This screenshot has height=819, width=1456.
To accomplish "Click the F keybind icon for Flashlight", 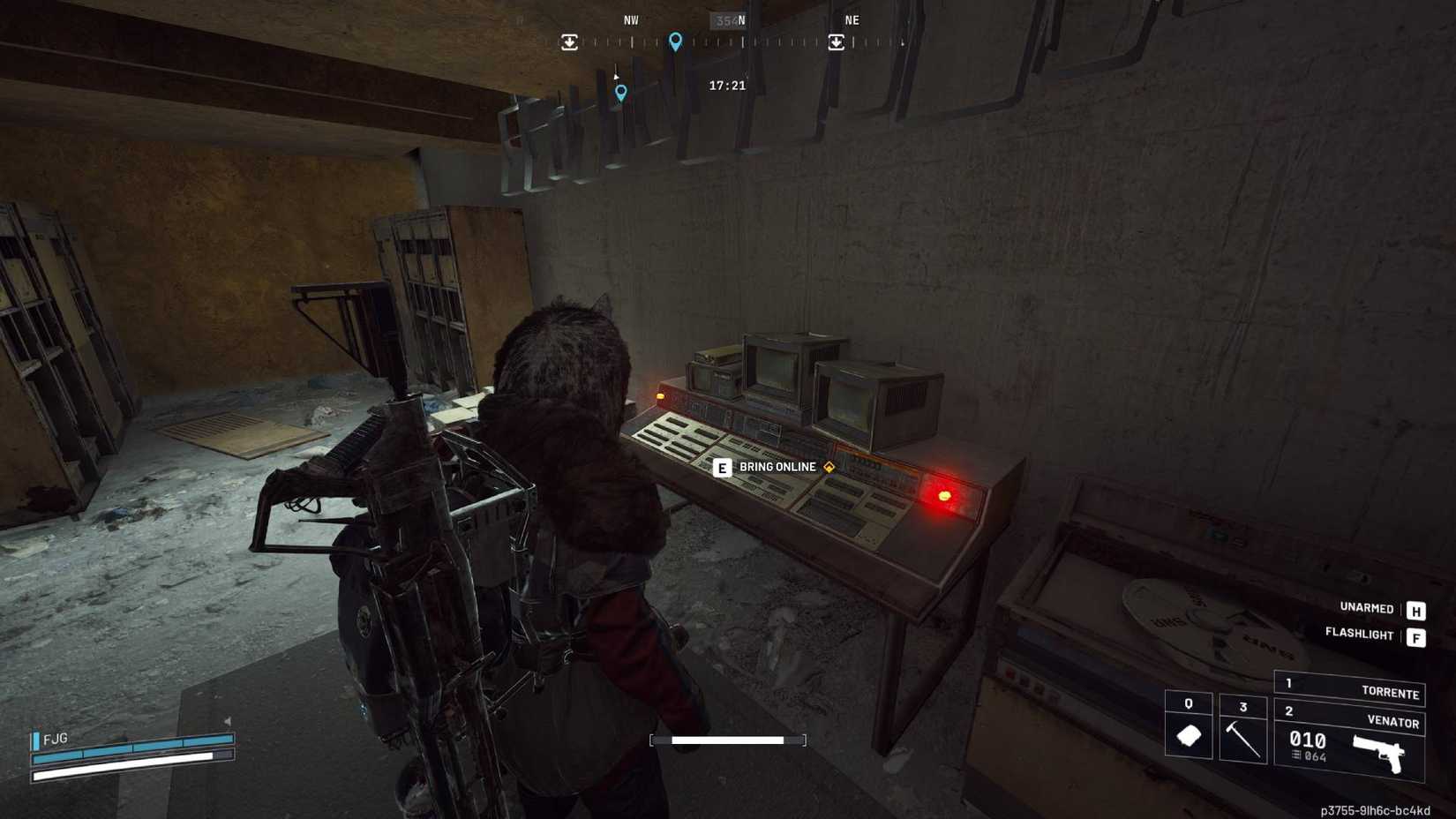I will [1415, 635].
